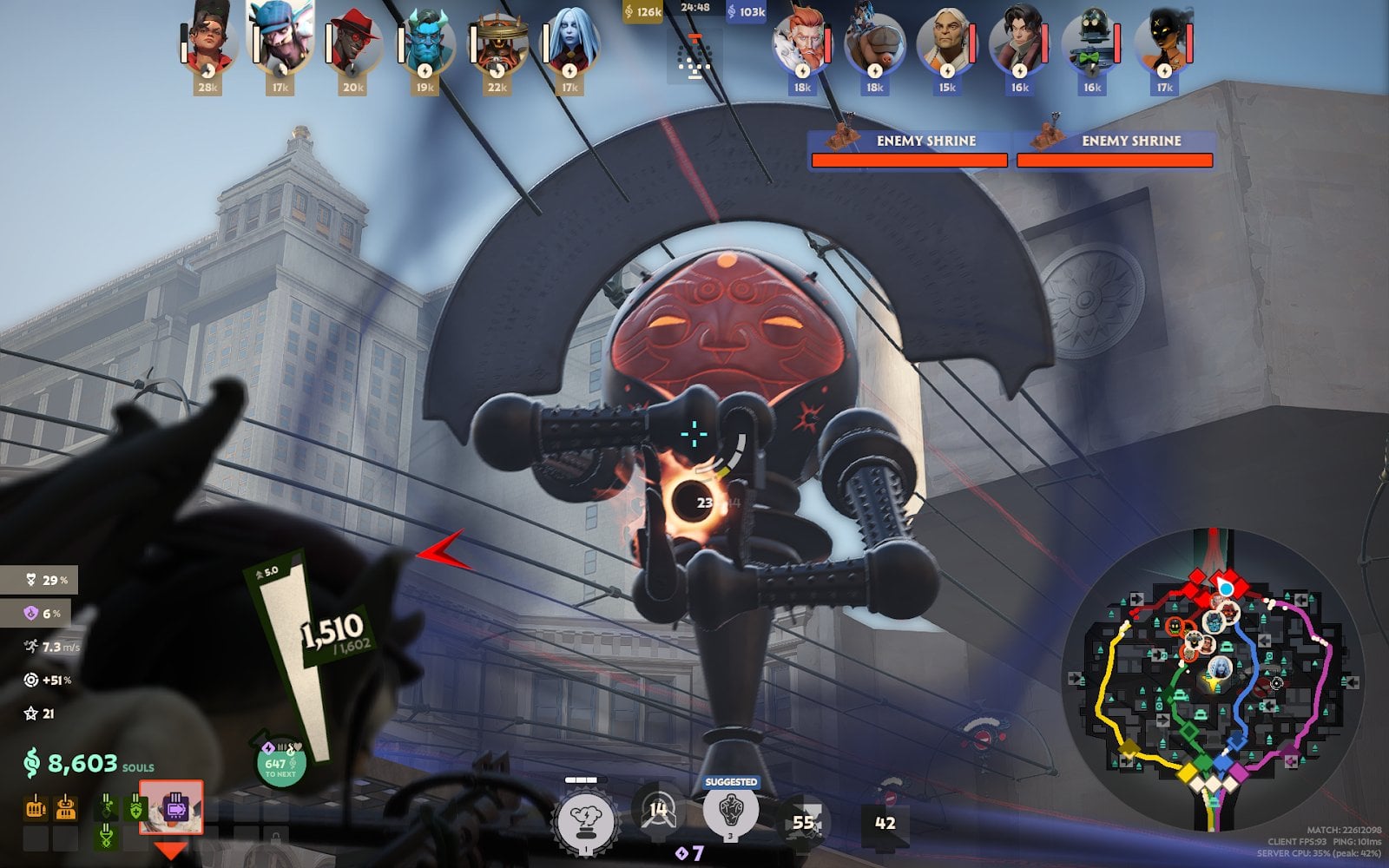Click the first orange weapon item icon
1389x868 pixels.
(36, 807)
